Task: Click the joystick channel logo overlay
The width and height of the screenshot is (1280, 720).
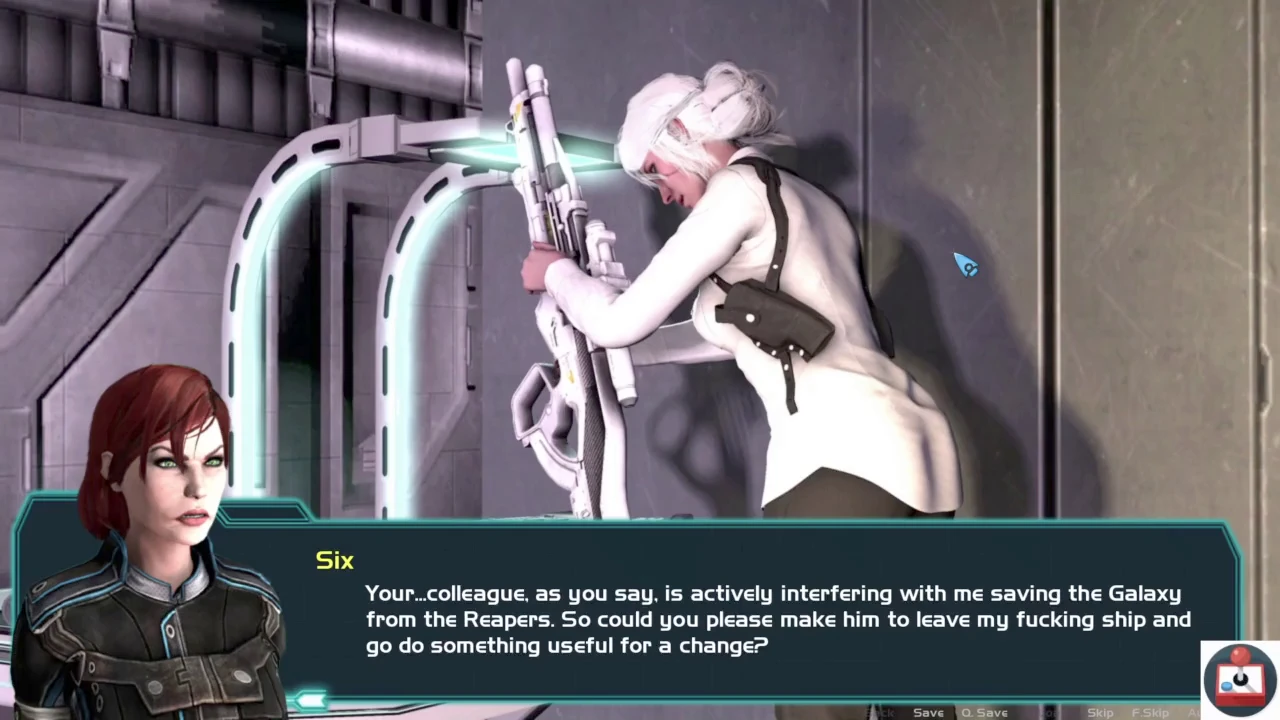Action: [x=1240, y=680]
